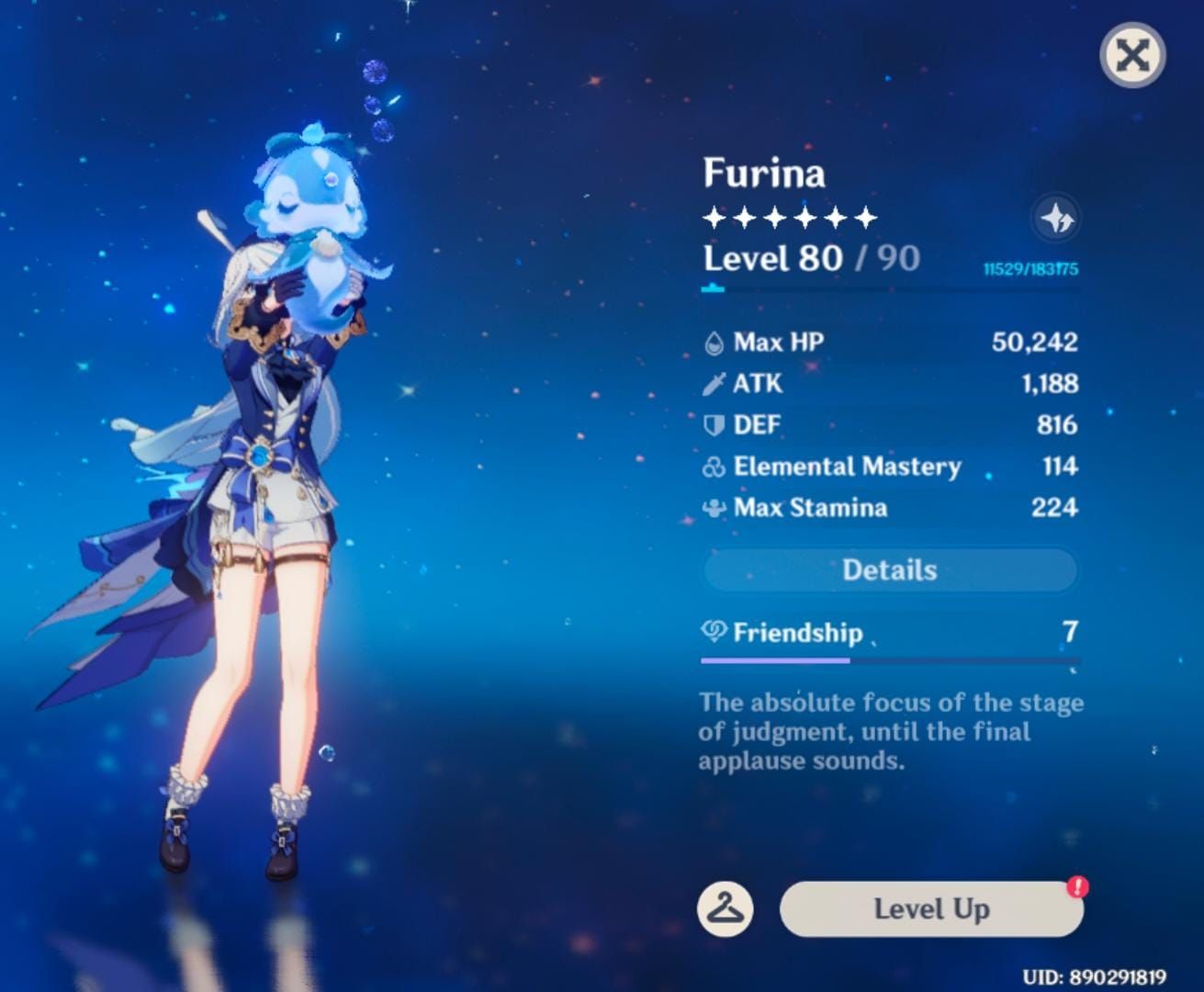The width and height of the screenshot is (1204, 992).
Task: Open the wardrobe hanger icon
Action: point(724,909)
